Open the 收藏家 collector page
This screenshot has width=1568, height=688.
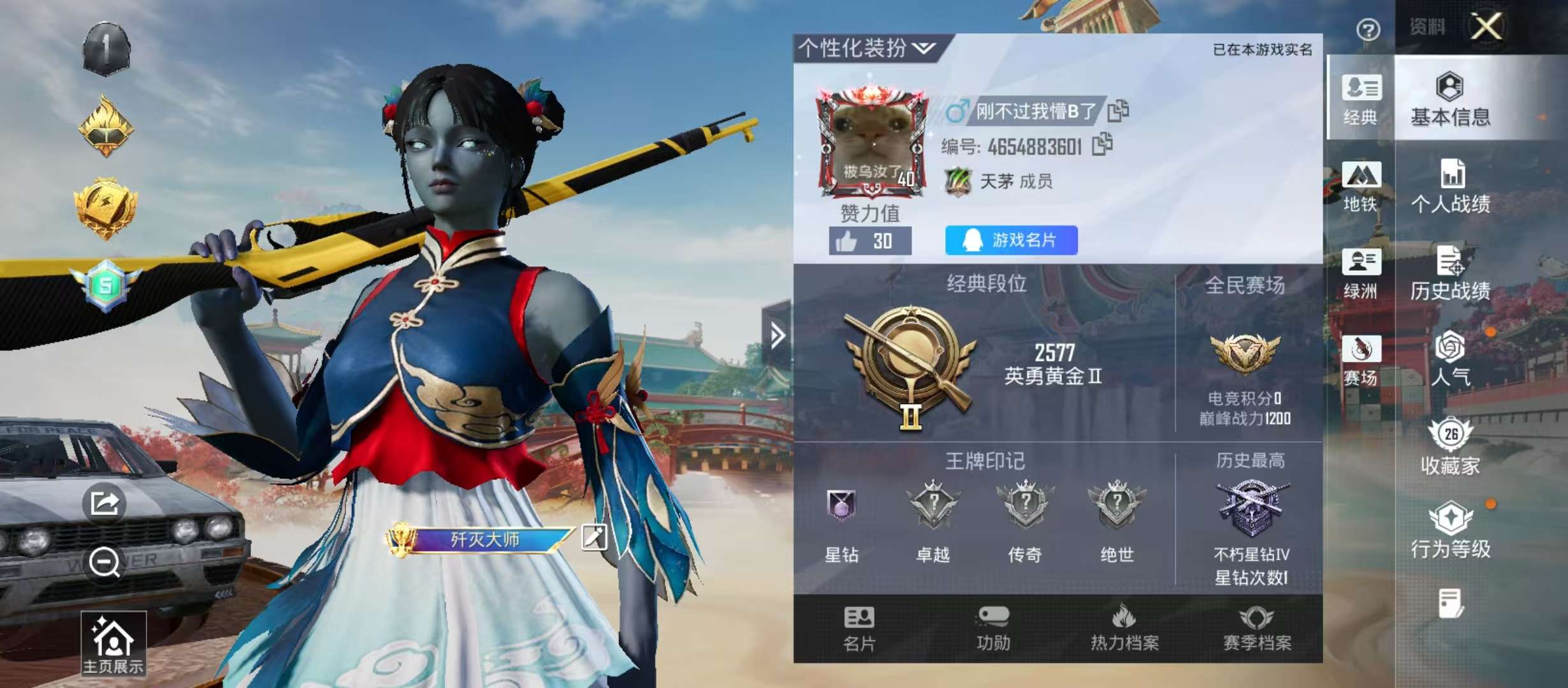pyautogui.click(x=1449, y=446)
